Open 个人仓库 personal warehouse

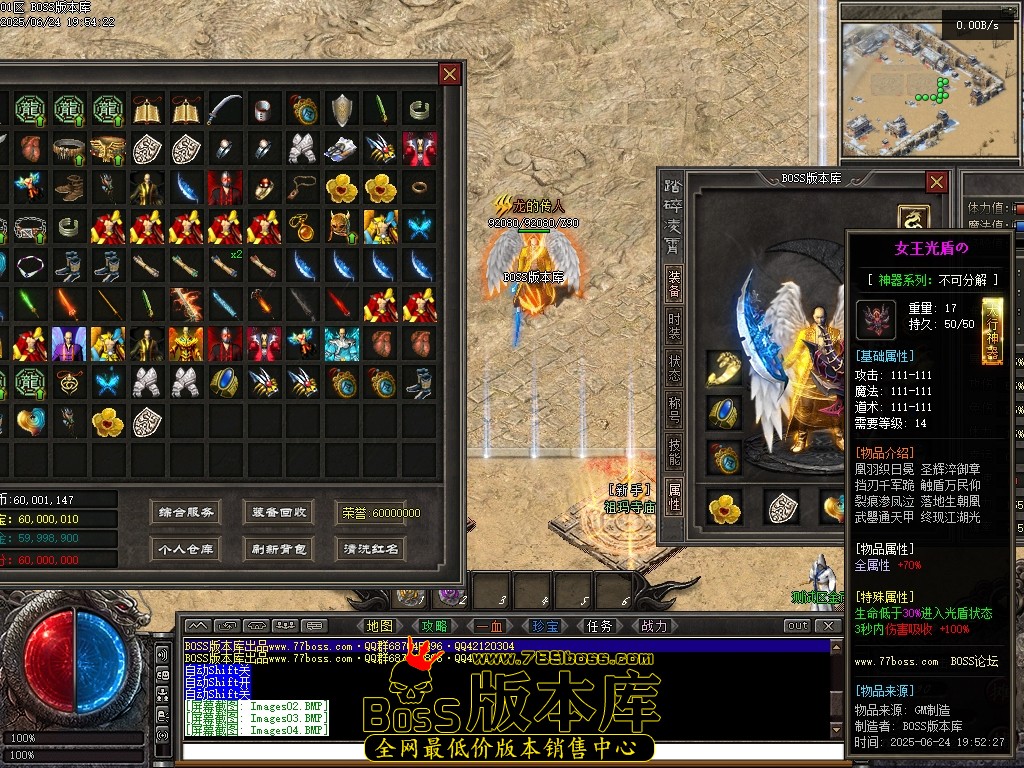coord(186,549)
